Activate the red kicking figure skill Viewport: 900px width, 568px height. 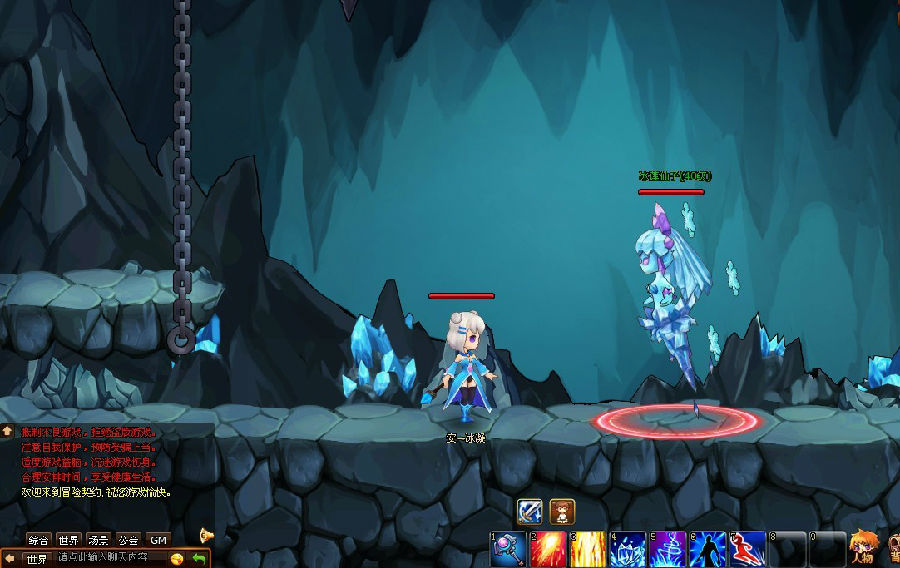coord(748,549)
